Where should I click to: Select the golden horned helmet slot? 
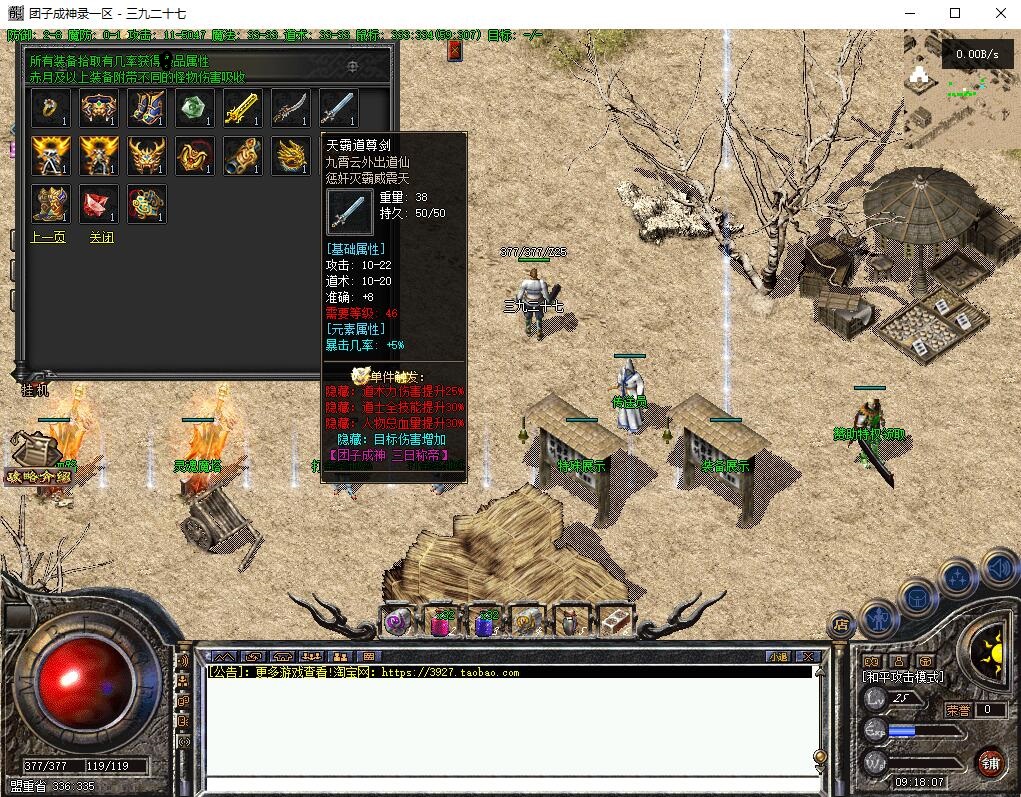tap(147, 156)
